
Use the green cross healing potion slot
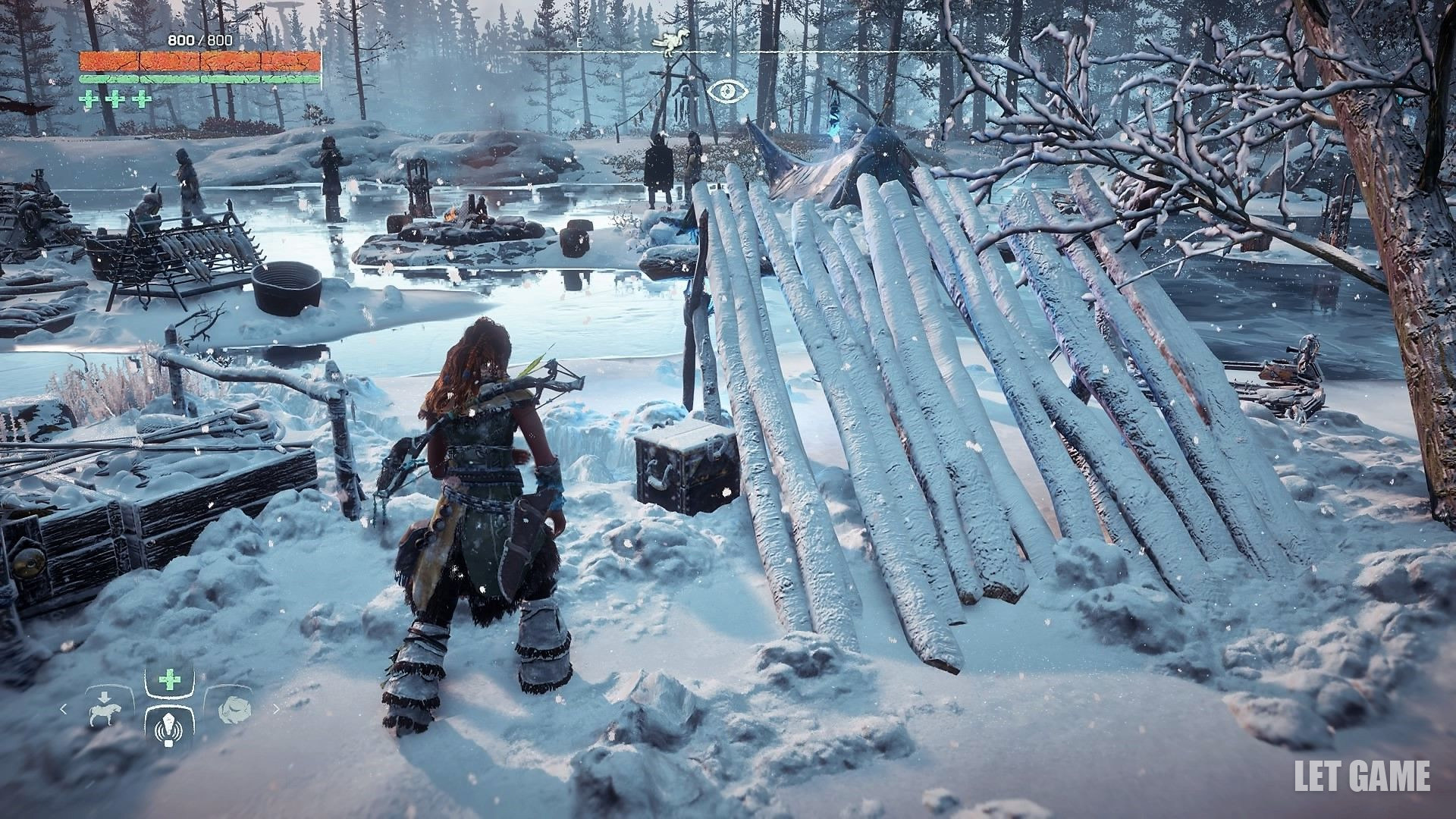[169, 681]
